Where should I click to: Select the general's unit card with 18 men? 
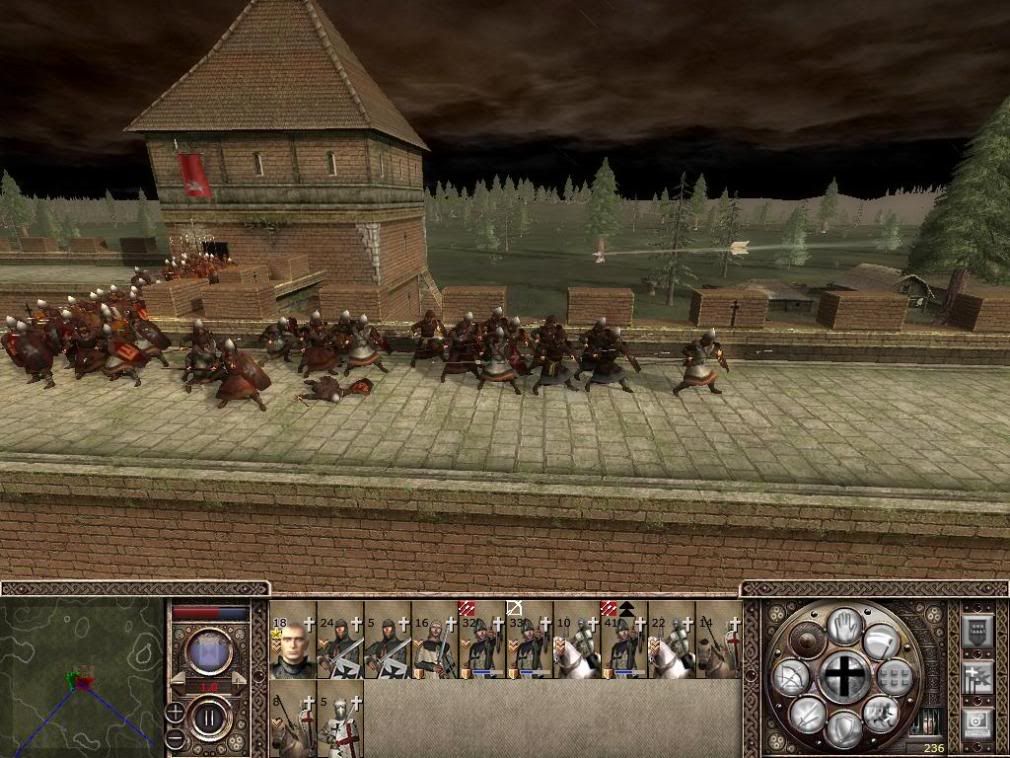(293, 640)
